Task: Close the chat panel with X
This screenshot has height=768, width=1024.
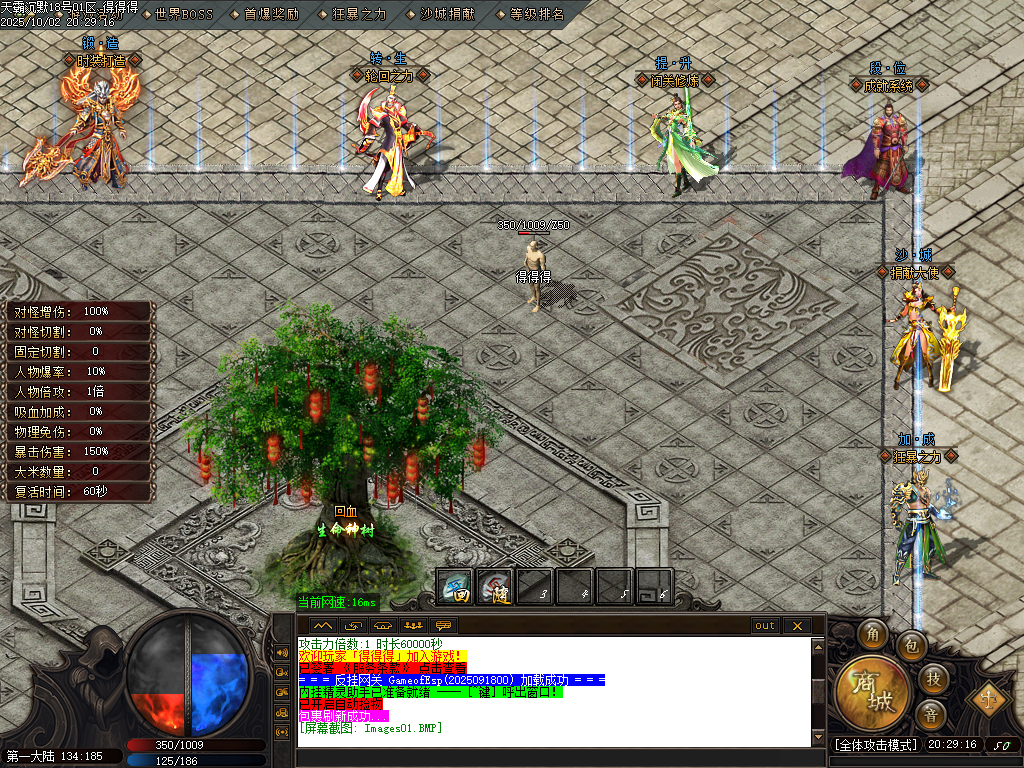Action: 797,626
